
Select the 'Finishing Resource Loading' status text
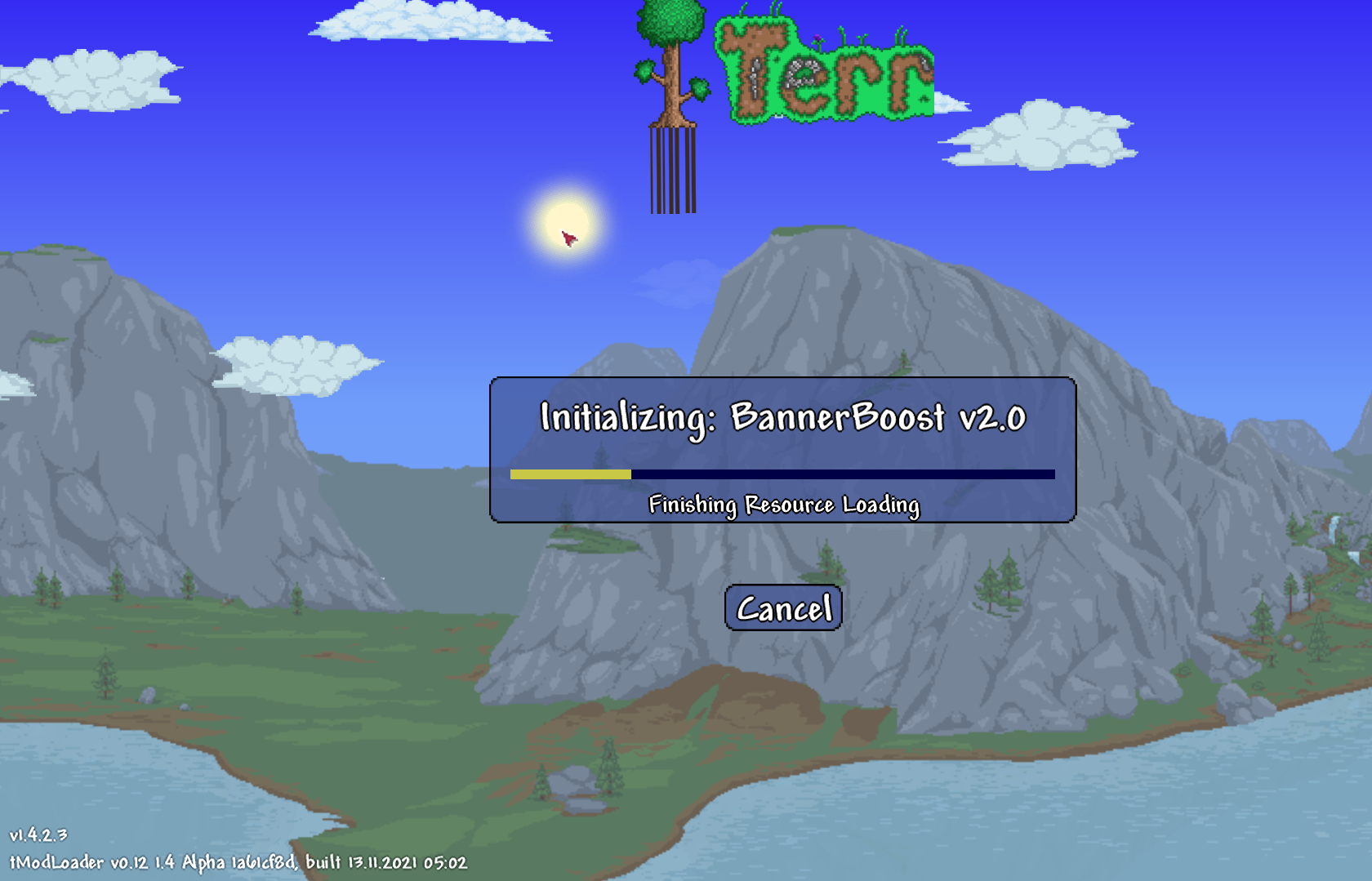[784, 505]
